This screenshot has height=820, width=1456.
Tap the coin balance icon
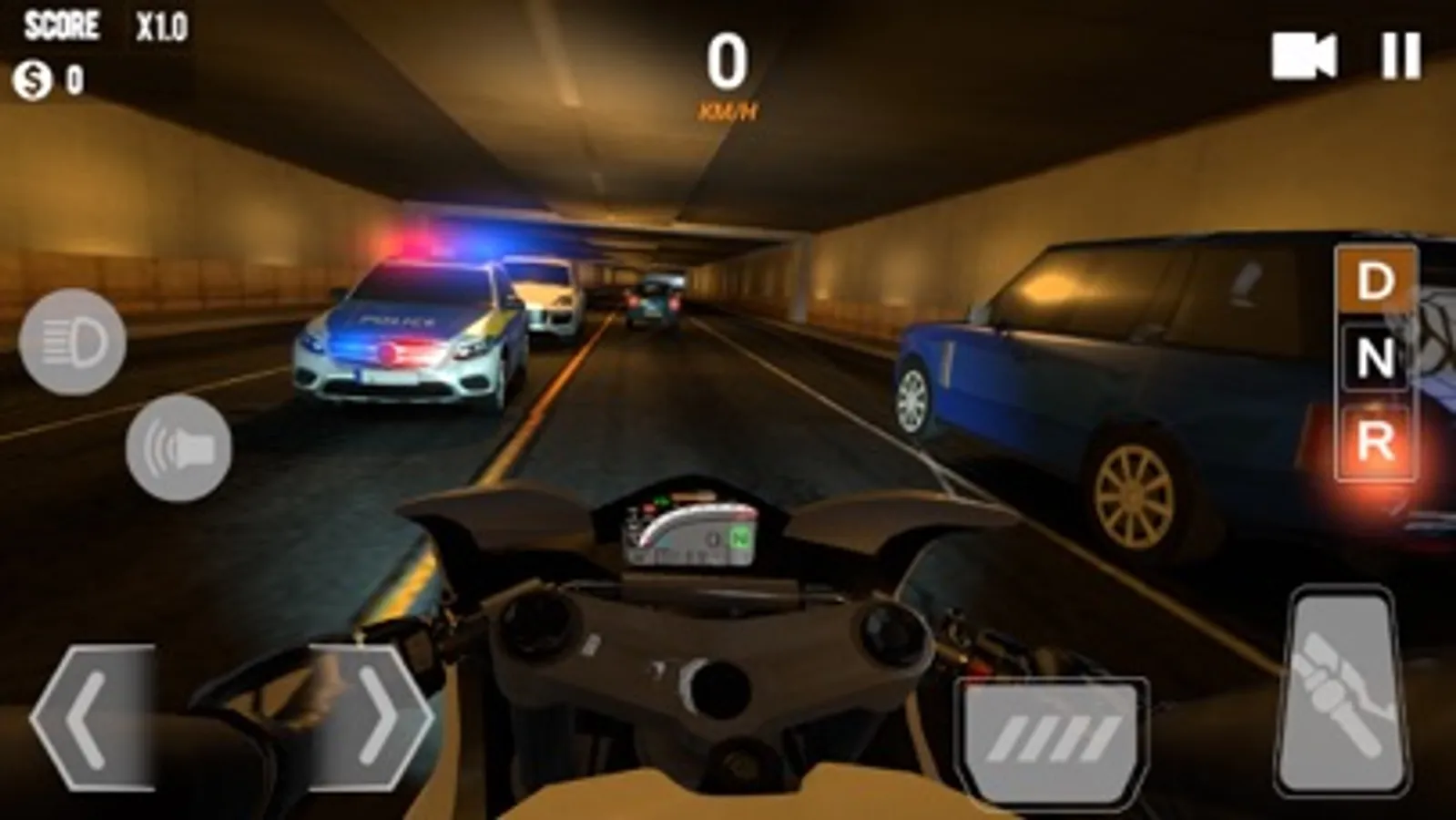coord(33,77)
